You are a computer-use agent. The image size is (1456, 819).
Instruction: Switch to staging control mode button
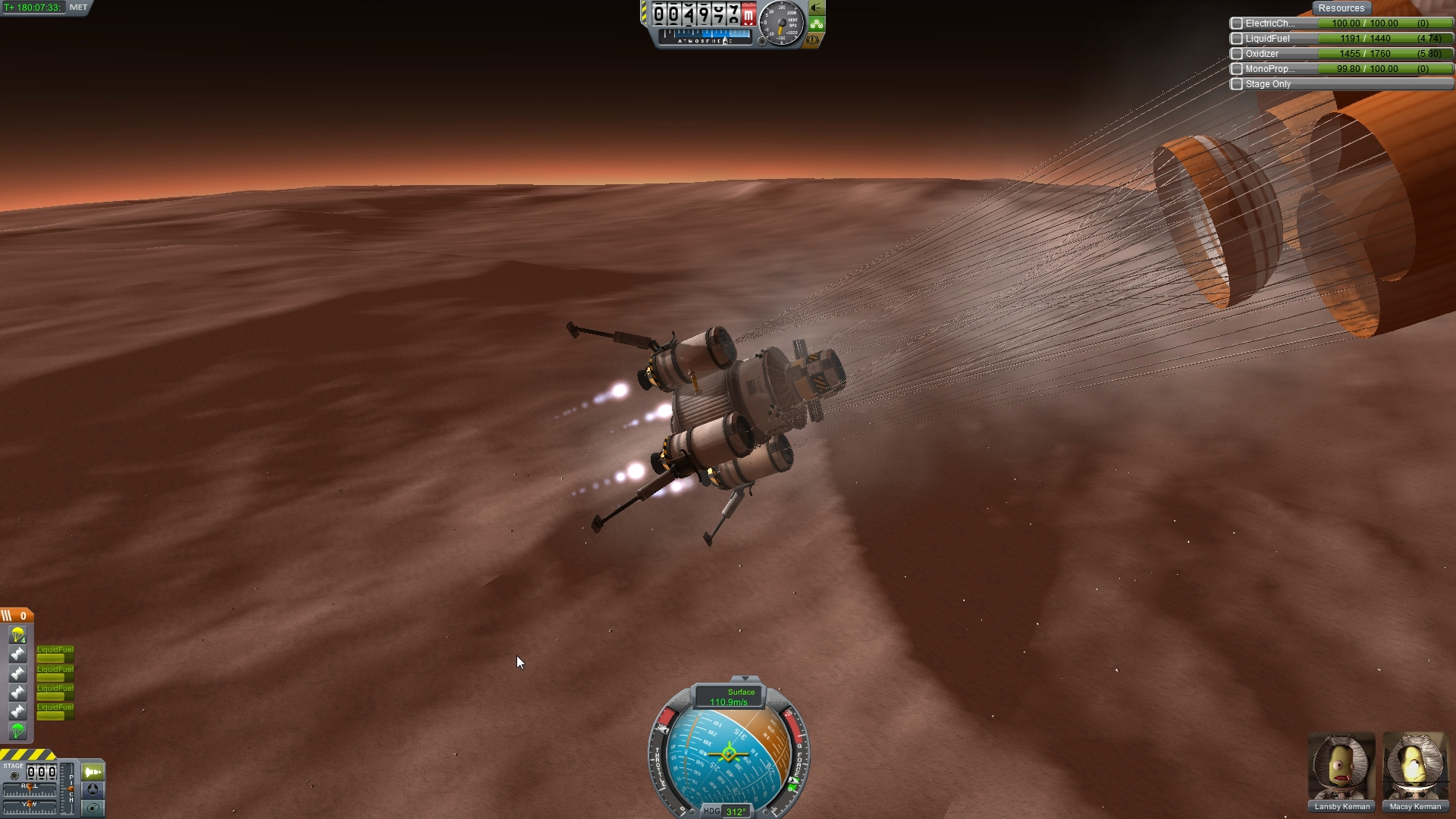click(93, 772)
